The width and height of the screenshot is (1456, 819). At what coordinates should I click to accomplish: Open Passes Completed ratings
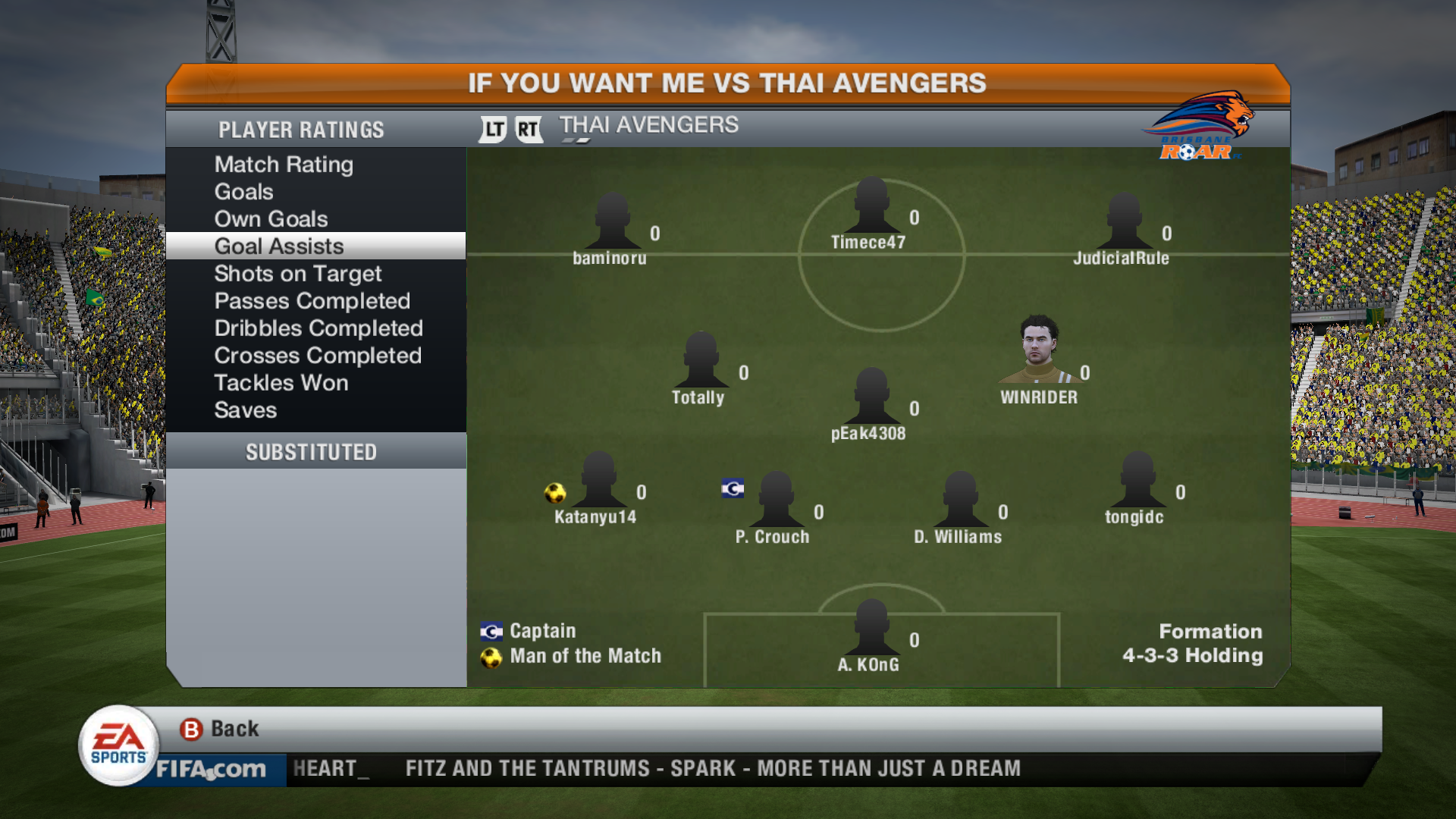(312, 301)
